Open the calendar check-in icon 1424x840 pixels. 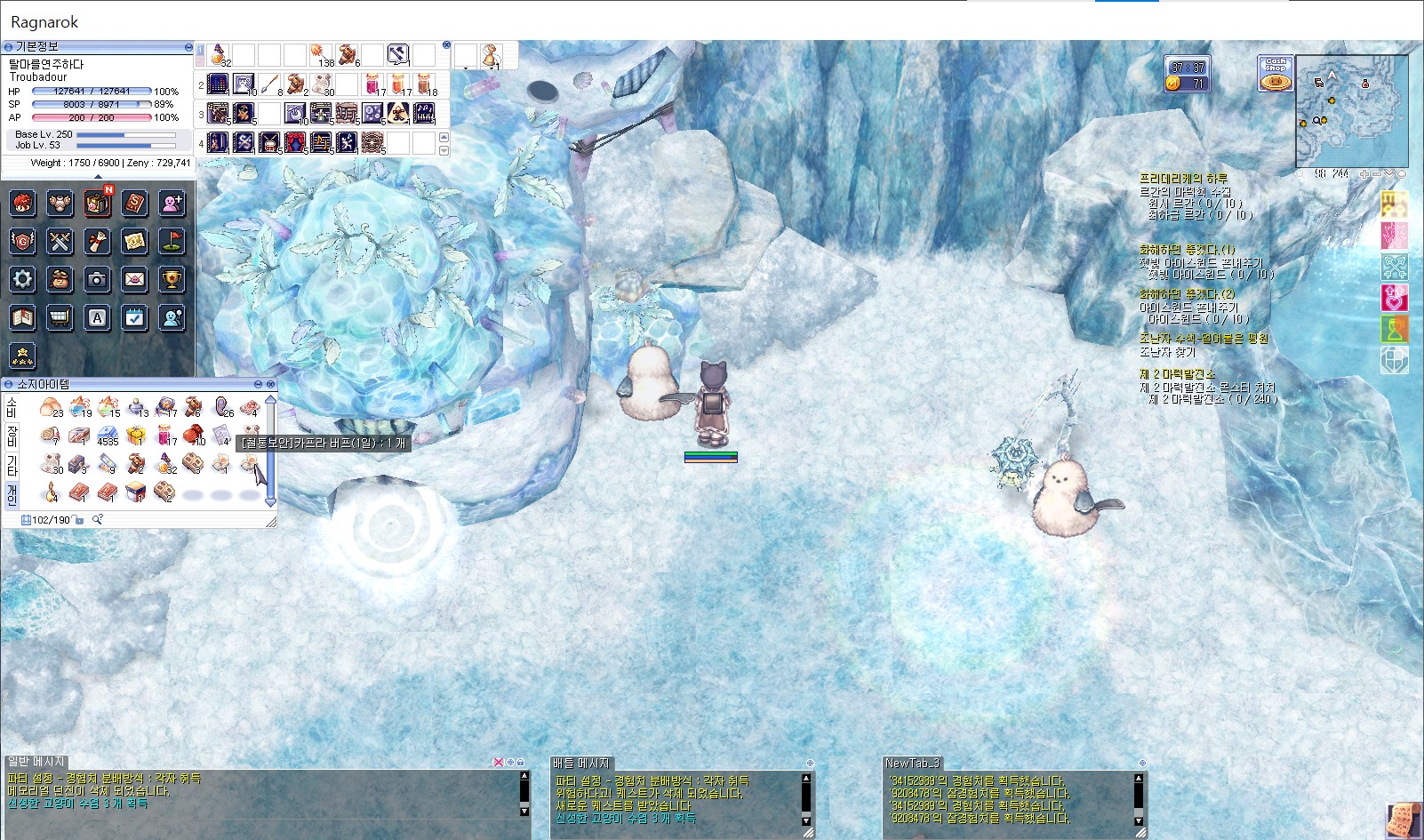tap(134, 317)
